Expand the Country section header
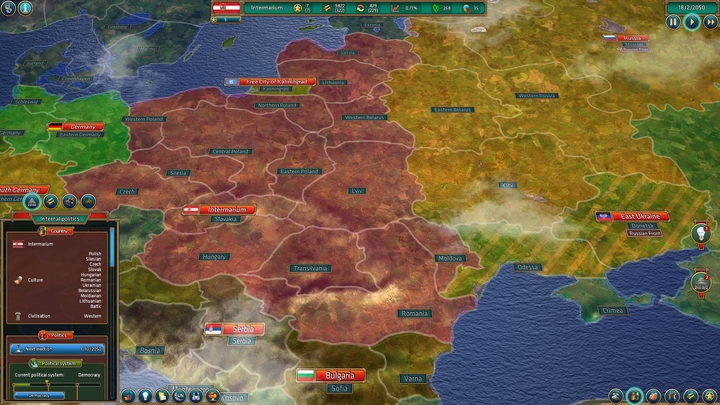The height and width of the screenshot is (405, 720). (61, 231)
